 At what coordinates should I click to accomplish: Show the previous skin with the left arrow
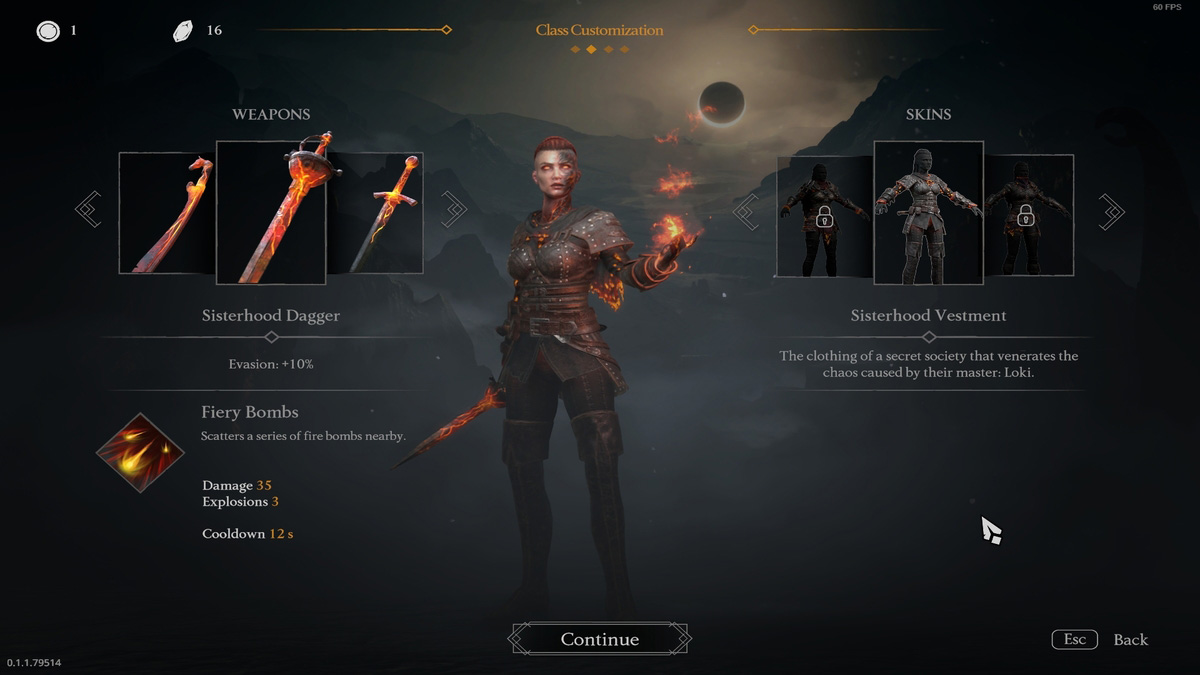click(x=745, y=211)
